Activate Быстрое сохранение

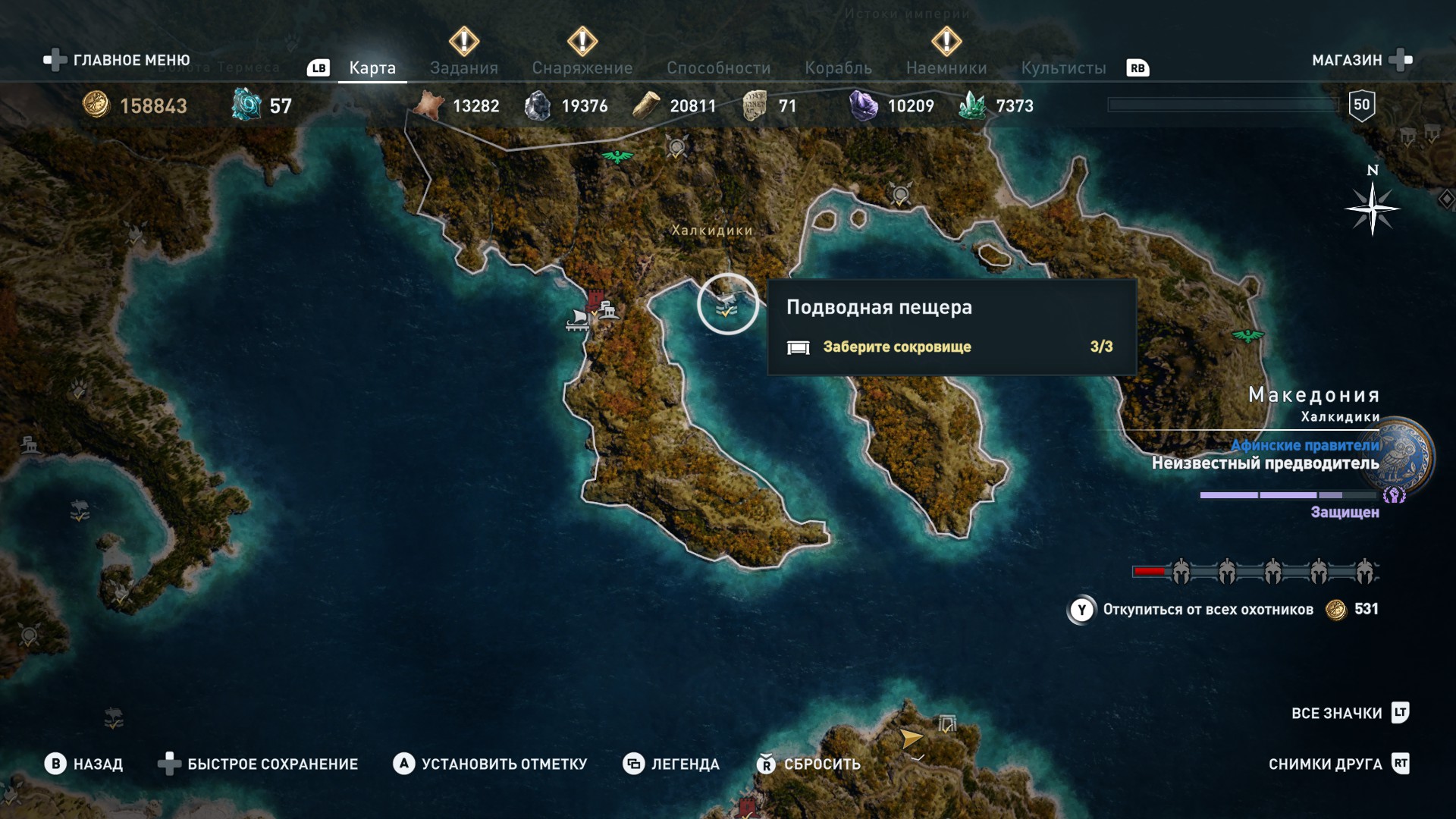tap(258, 764)
